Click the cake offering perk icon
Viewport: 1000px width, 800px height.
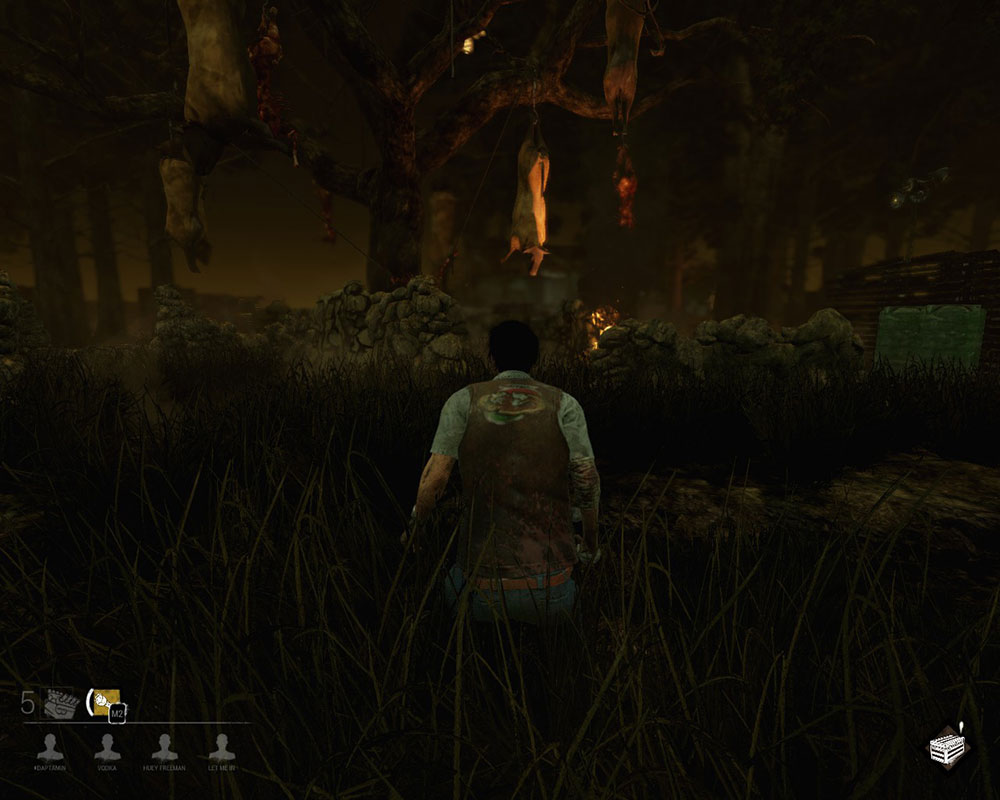tap(945, 745)
